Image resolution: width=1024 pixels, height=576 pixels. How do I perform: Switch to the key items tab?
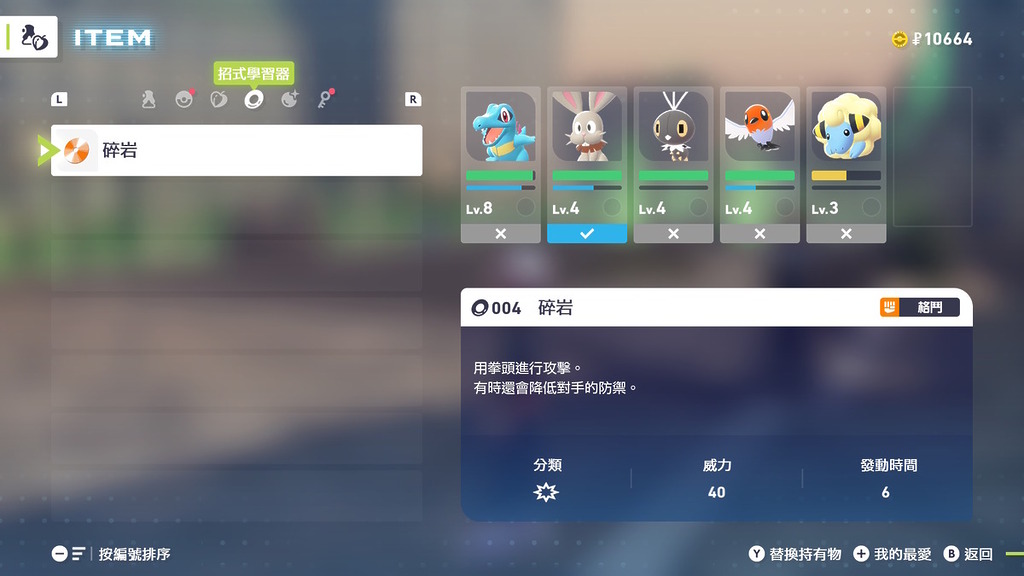[x=325, y=99]
